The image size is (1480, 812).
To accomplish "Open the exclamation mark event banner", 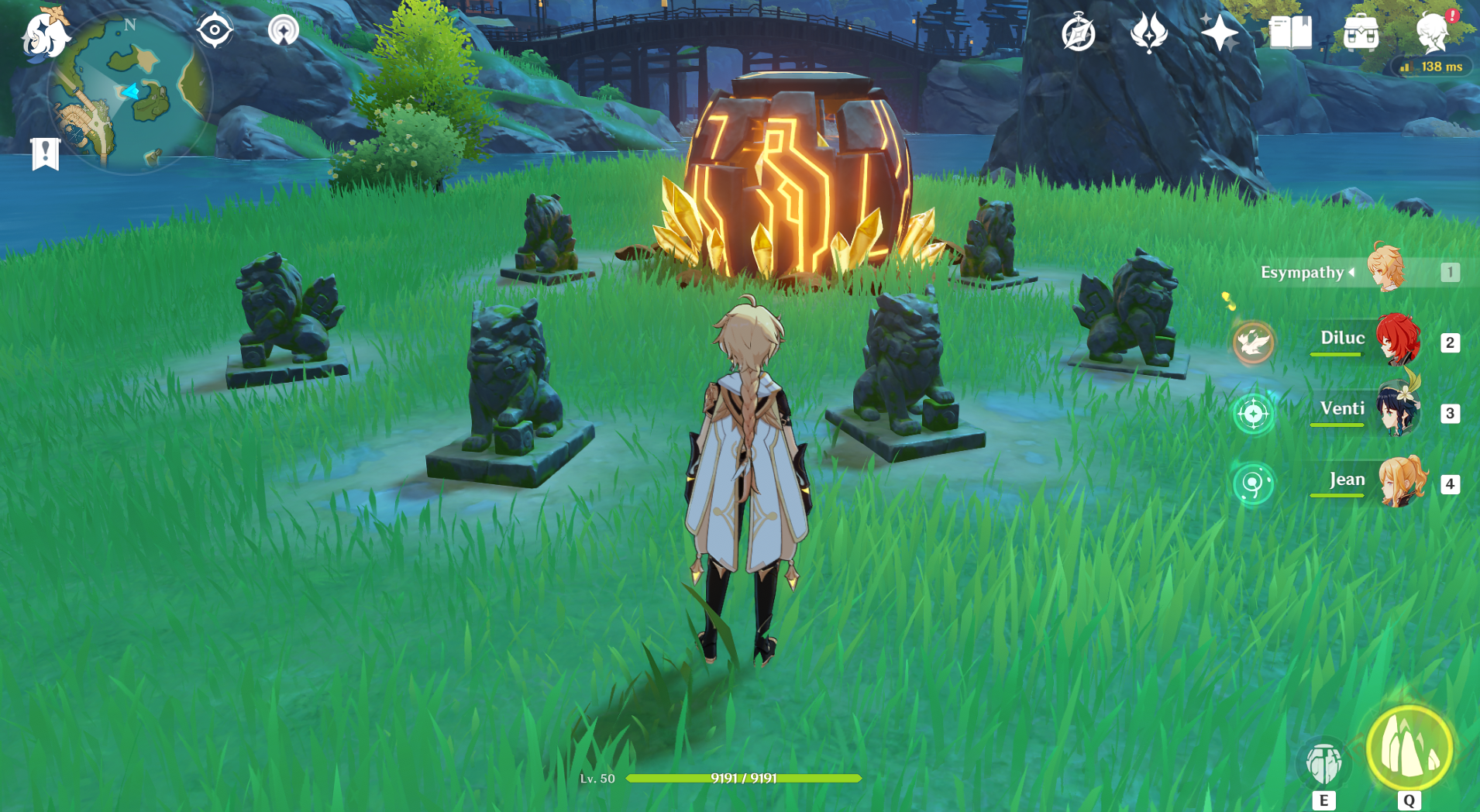I will click(46, 153).
